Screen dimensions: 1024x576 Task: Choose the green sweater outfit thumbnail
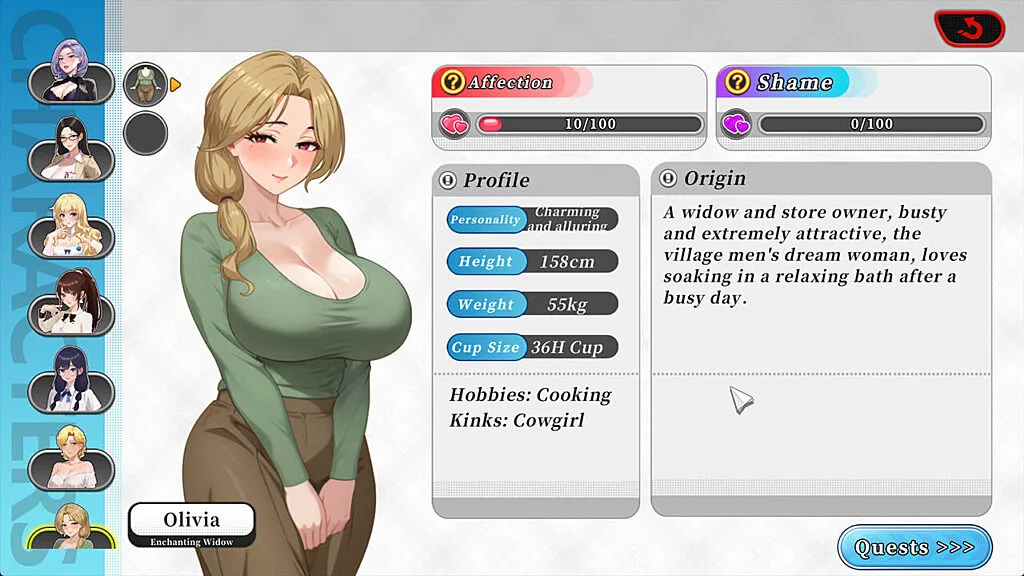145,84
